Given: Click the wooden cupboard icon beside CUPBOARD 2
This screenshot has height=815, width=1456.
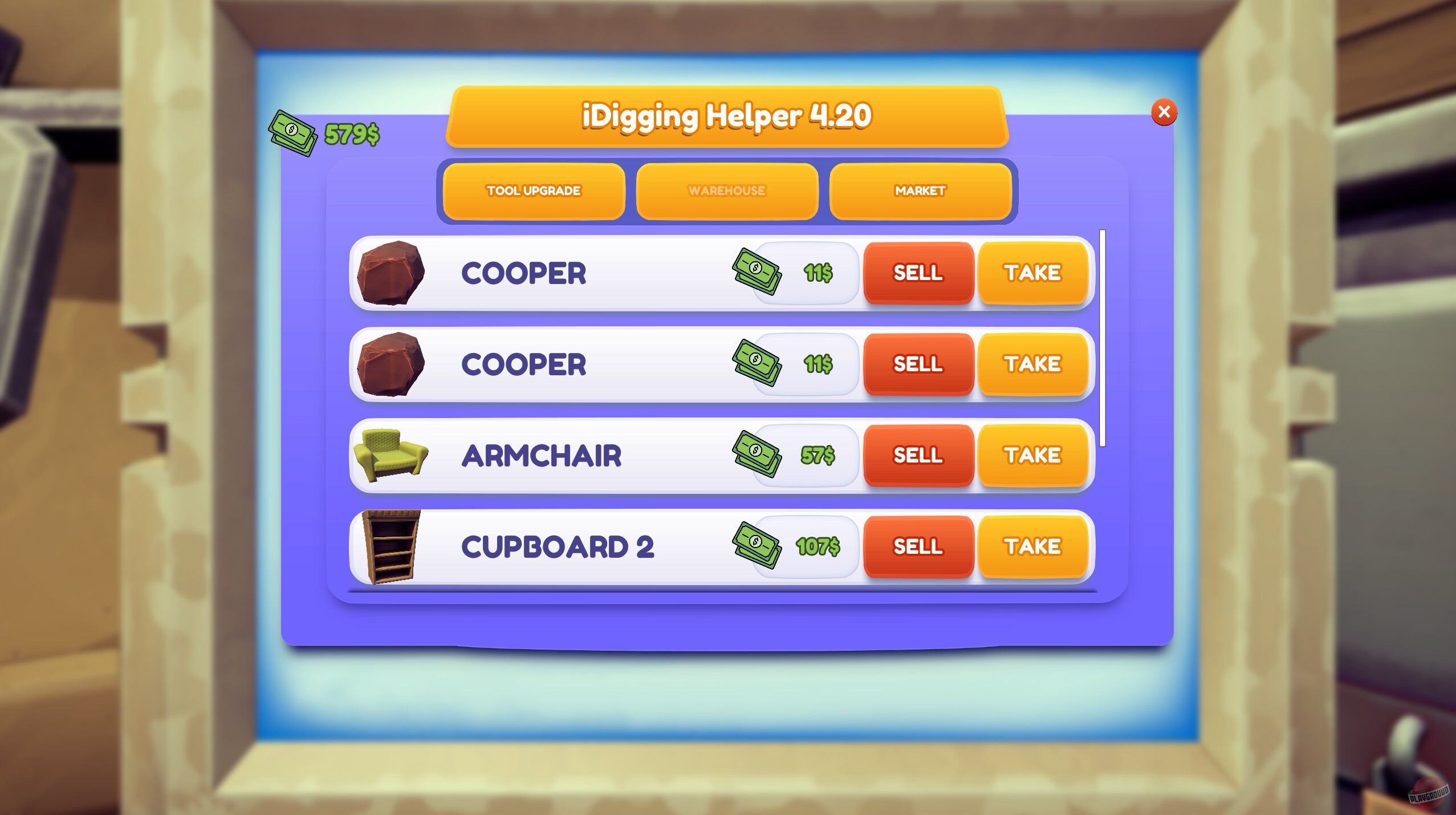Looking at the screenshot, I should [392, 546].
